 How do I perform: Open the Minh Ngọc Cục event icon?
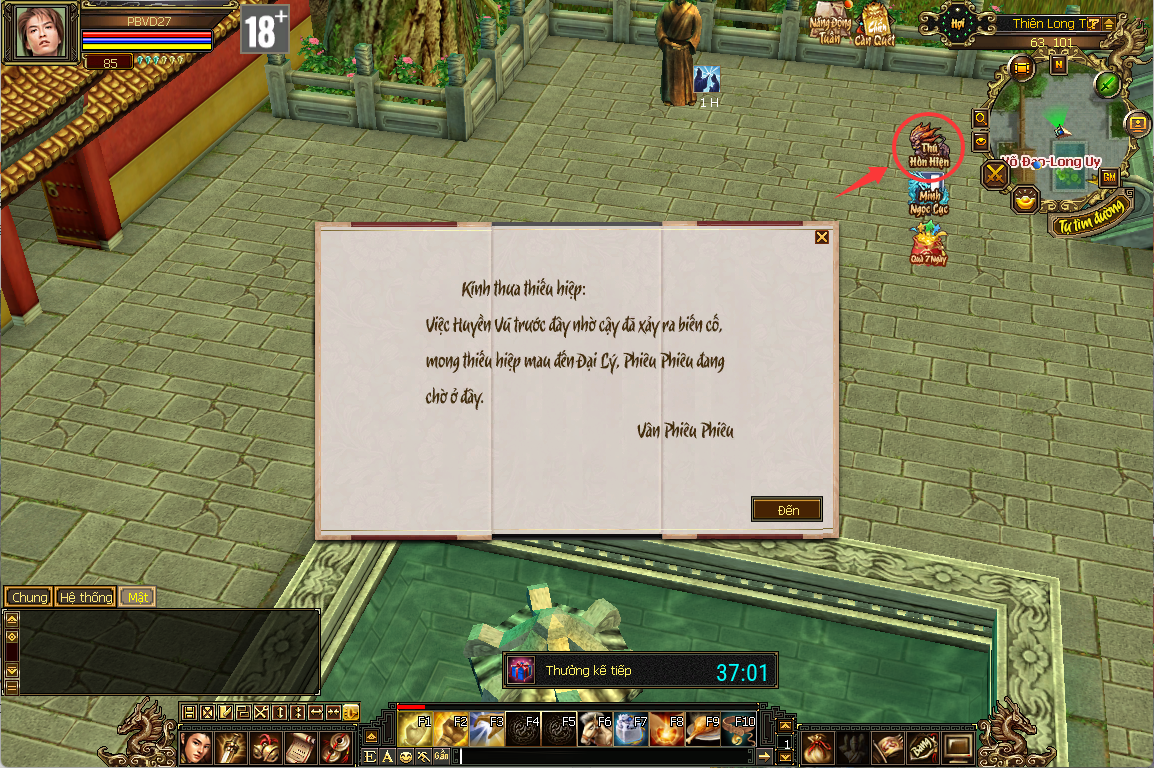[x=928, y=197]
